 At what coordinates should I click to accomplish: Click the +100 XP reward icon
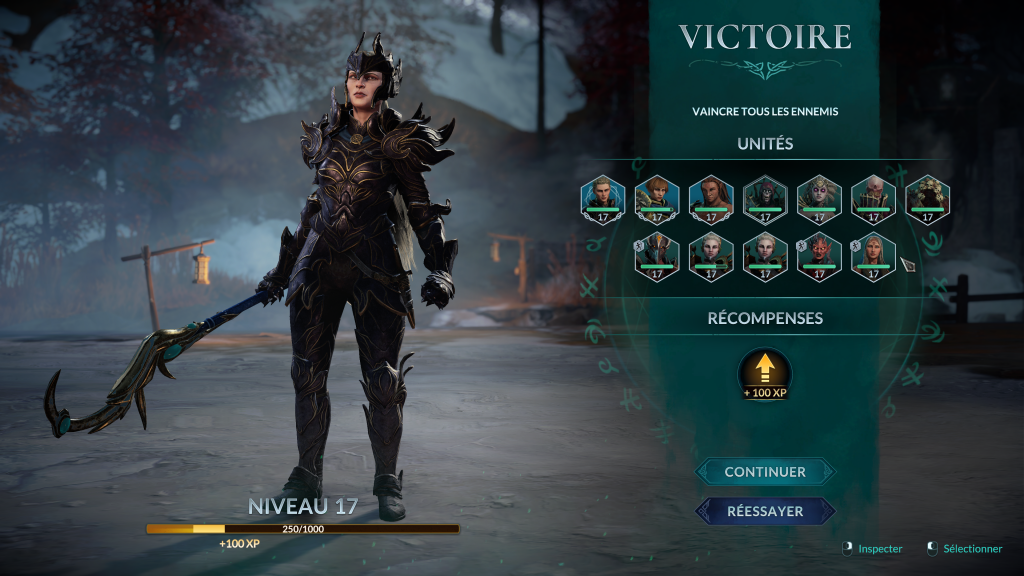pyautogui.click(x=765, y=372)
